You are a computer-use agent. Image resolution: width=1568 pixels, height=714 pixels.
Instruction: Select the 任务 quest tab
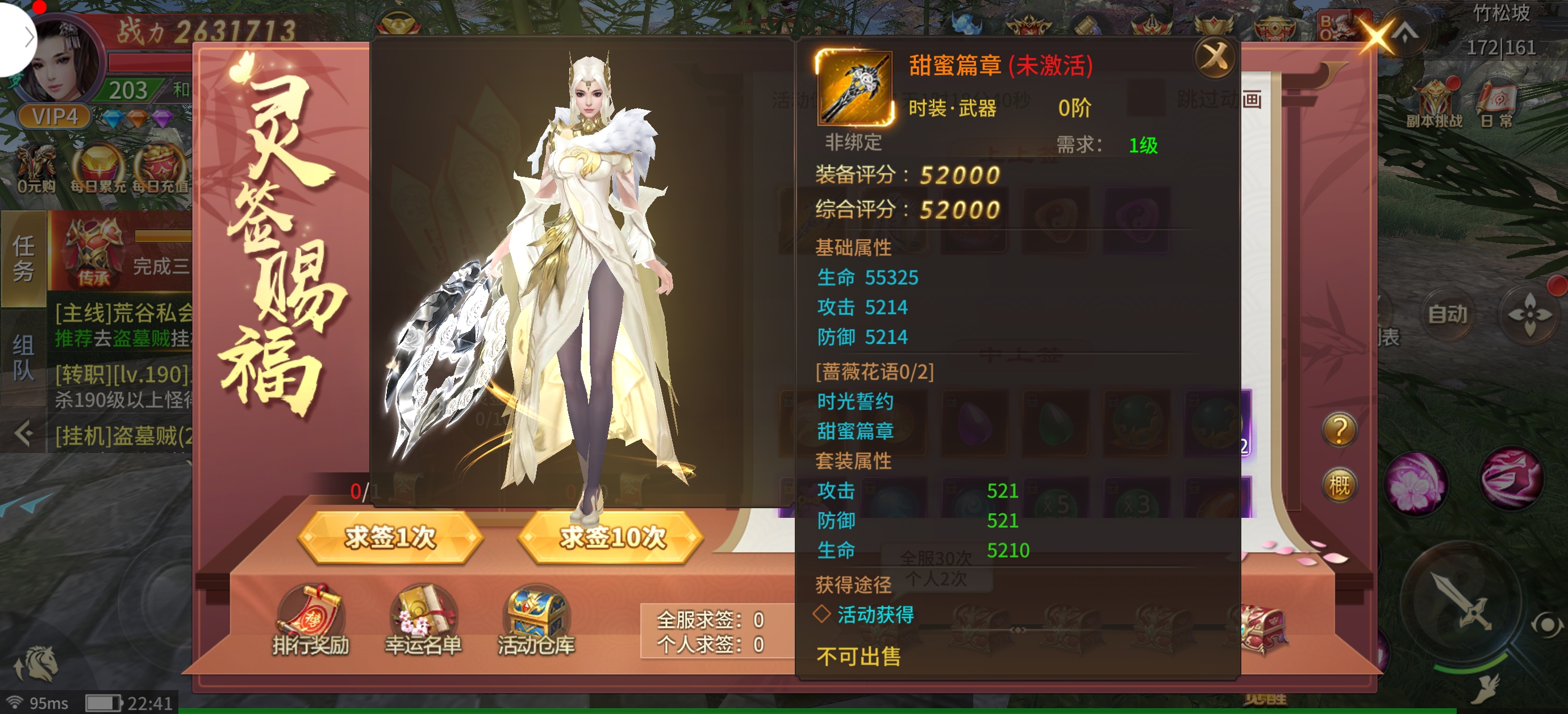coord(24,258)
